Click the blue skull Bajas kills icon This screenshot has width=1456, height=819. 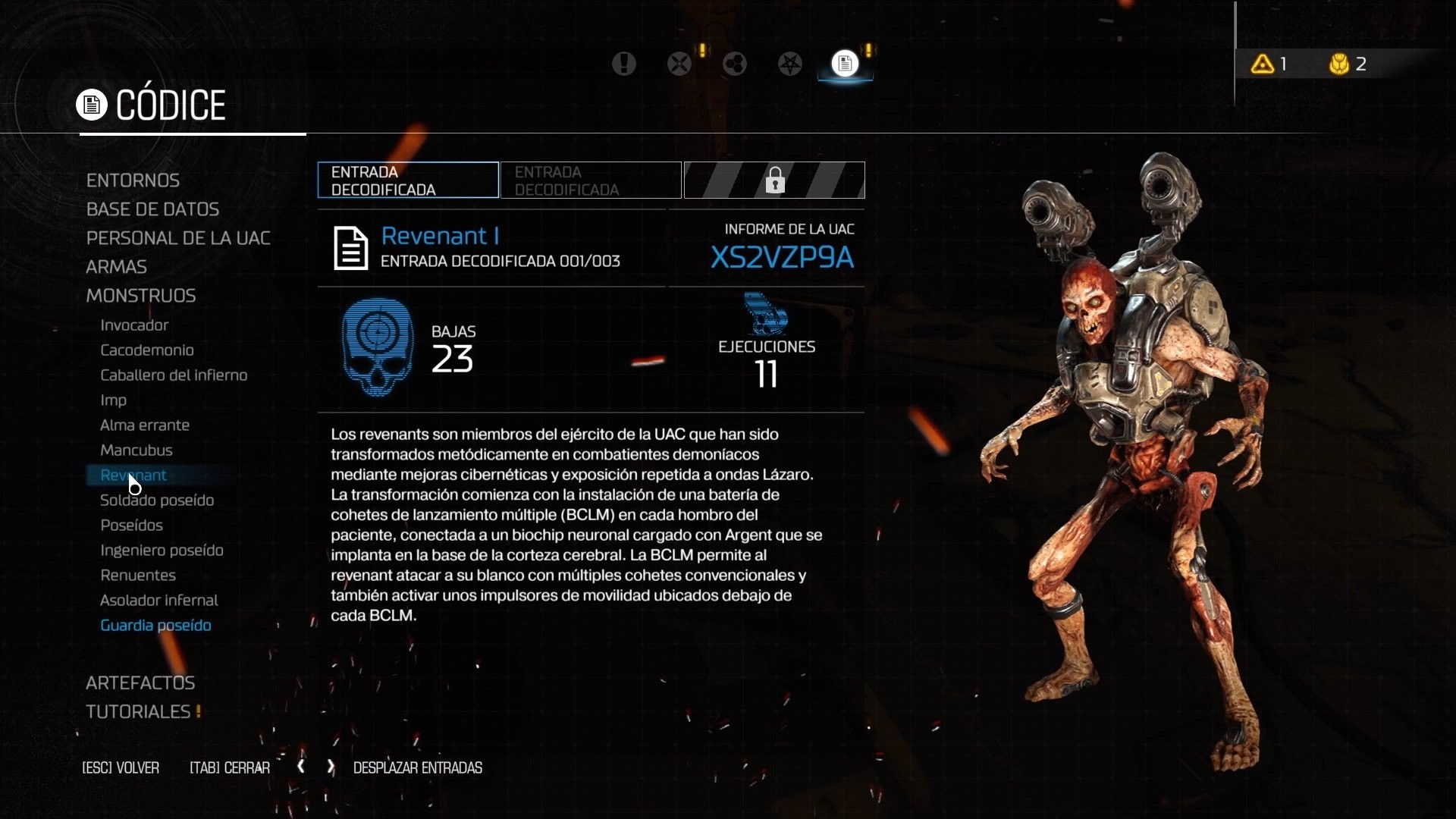coord(377,346)
